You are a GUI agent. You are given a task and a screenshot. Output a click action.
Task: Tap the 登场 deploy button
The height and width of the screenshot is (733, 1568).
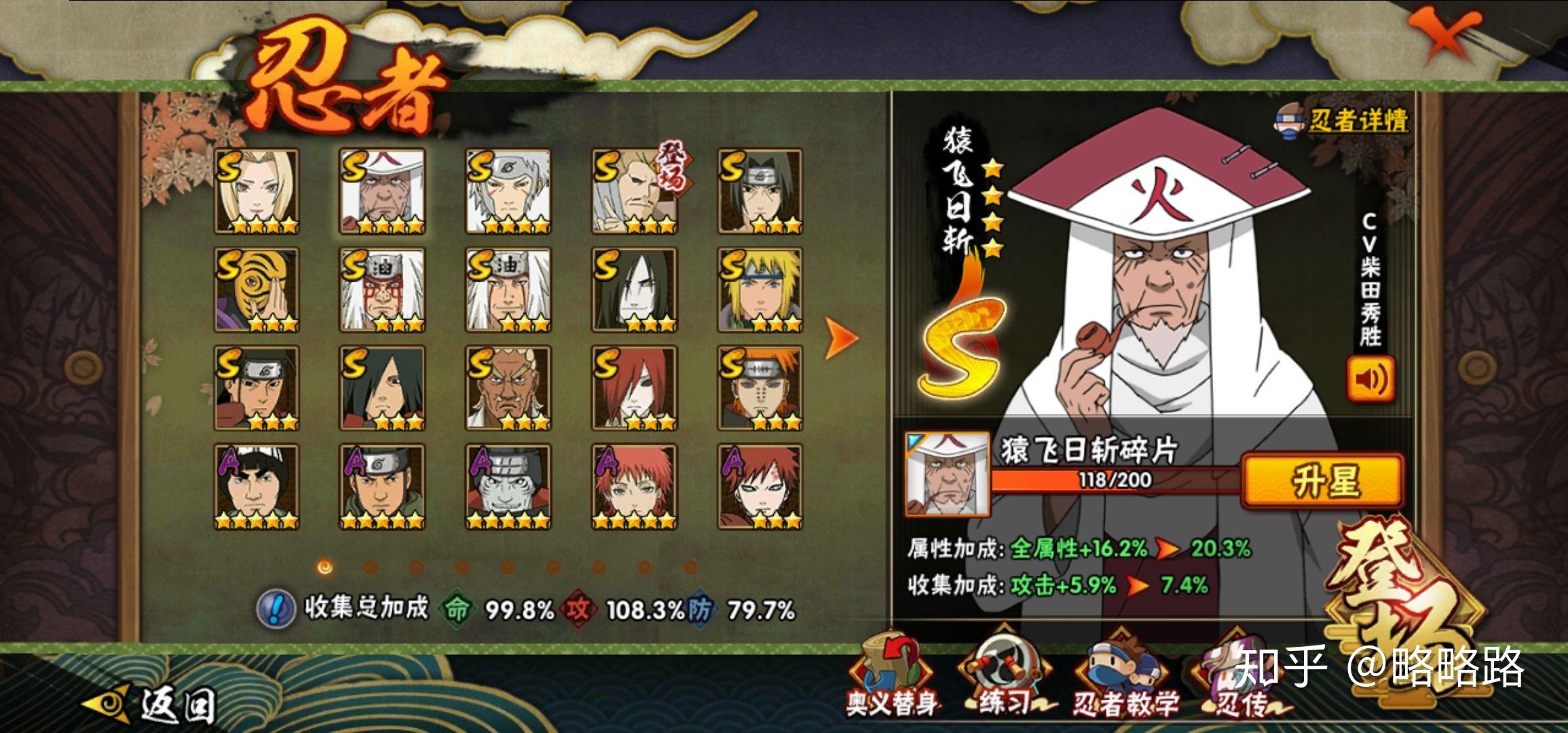point(1398,597)
